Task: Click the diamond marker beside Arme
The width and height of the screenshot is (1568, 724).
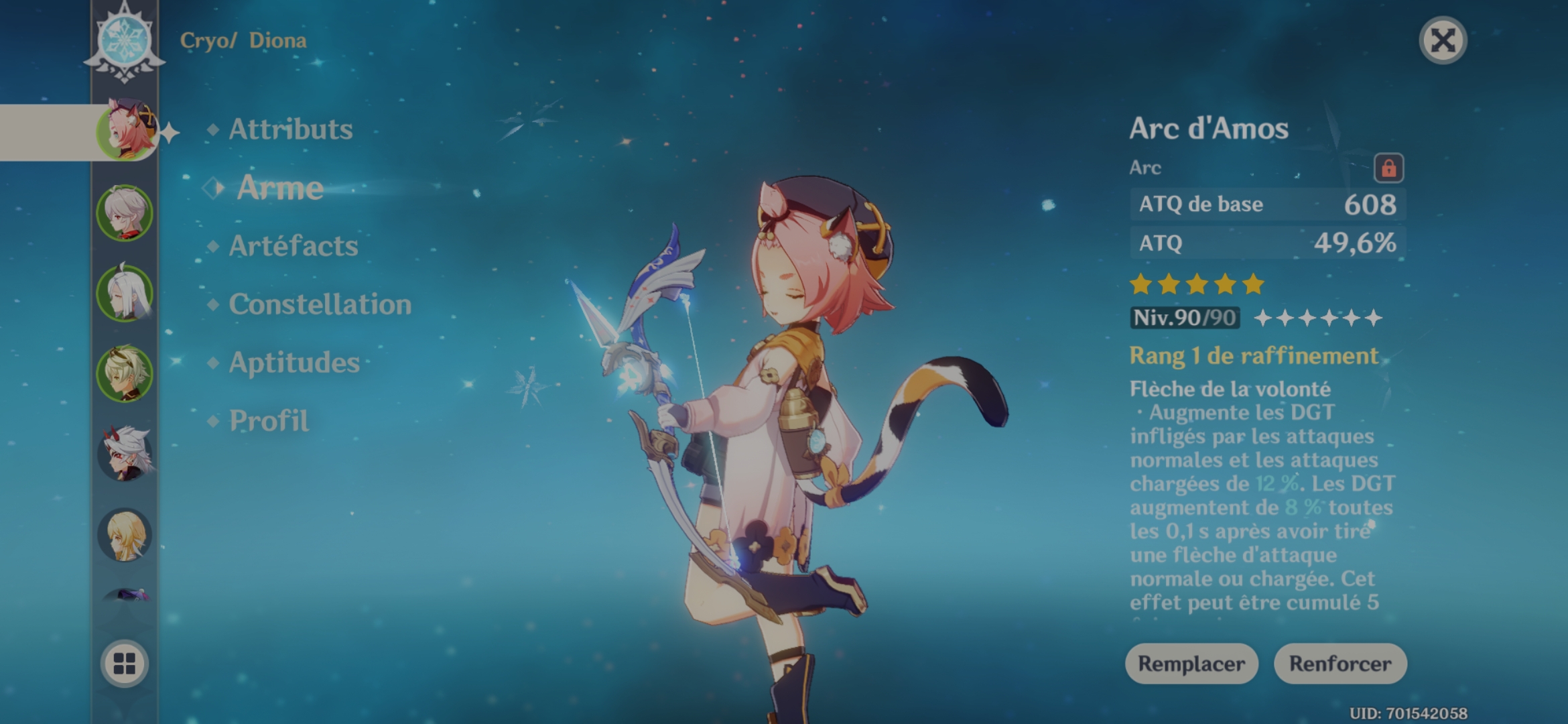Action: click(x=212, y=188)
